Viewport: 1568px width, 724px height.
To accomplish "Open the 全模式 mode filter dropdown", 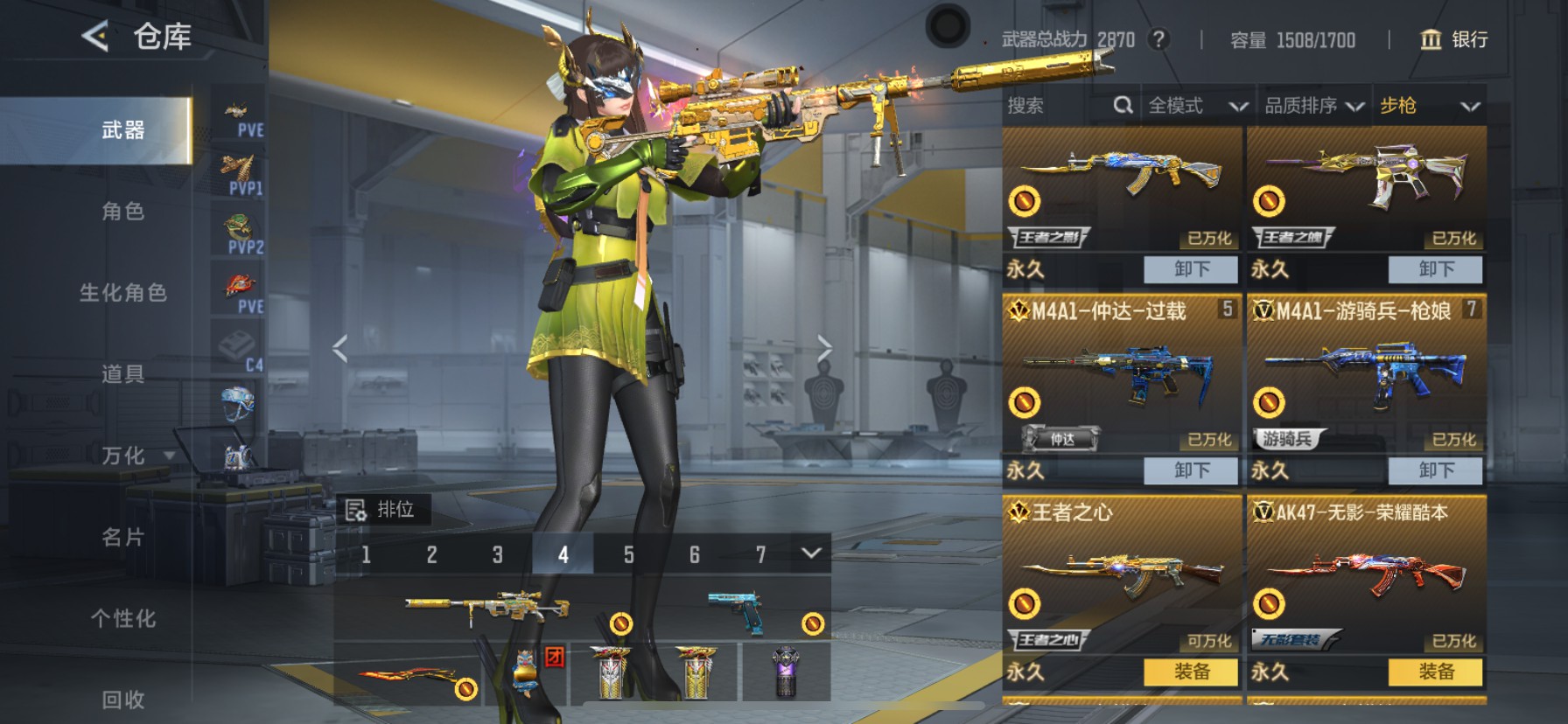I will click(x=1197, y=106).
